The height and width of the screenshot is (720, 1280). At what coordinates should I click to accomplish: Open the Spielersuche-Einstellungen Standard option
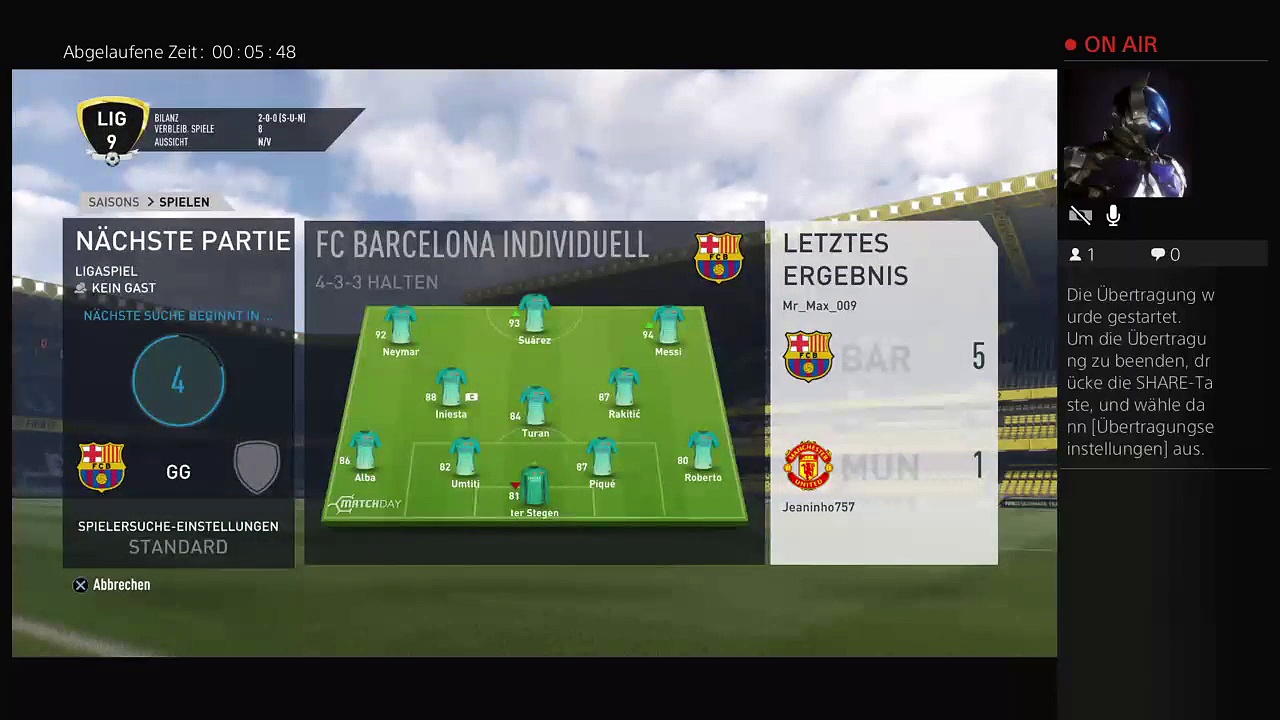coord(178,537)
